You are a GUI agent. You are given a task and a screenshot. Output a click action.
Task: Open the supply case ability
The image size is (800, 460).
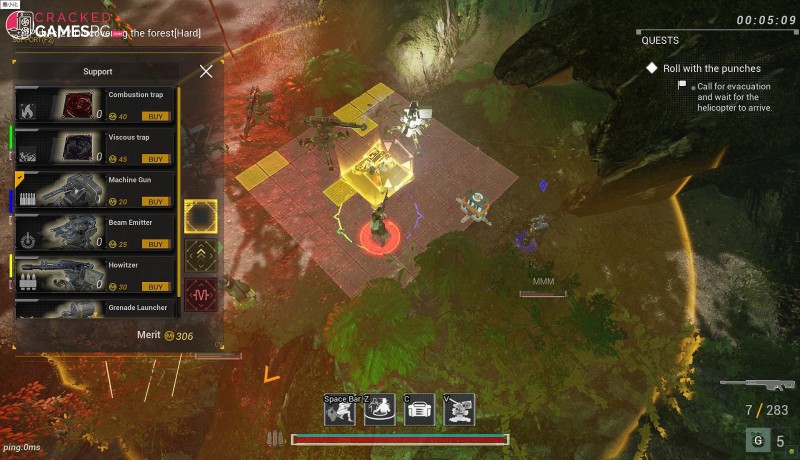419,411
